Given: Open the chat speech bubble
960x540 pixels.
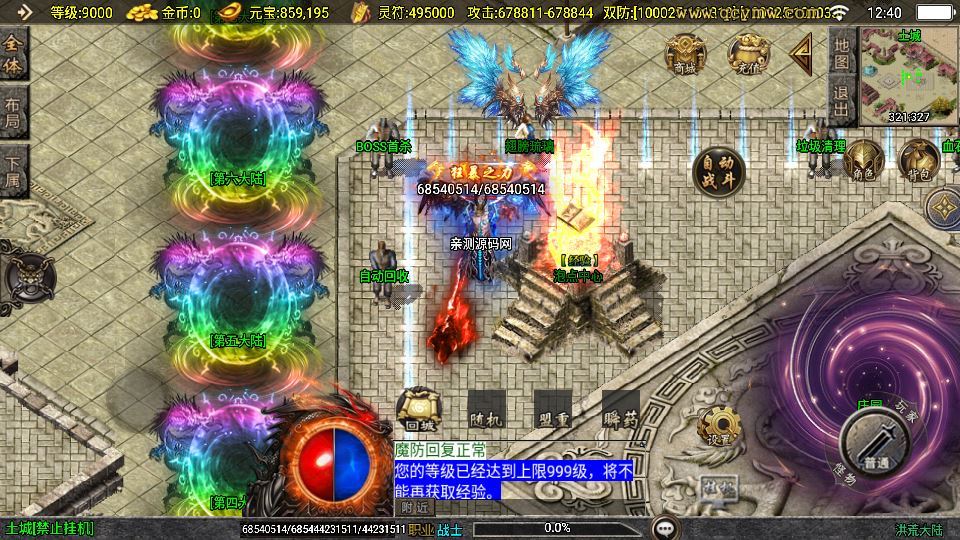Looking at the screenshot, I should (x=665, y=527).
